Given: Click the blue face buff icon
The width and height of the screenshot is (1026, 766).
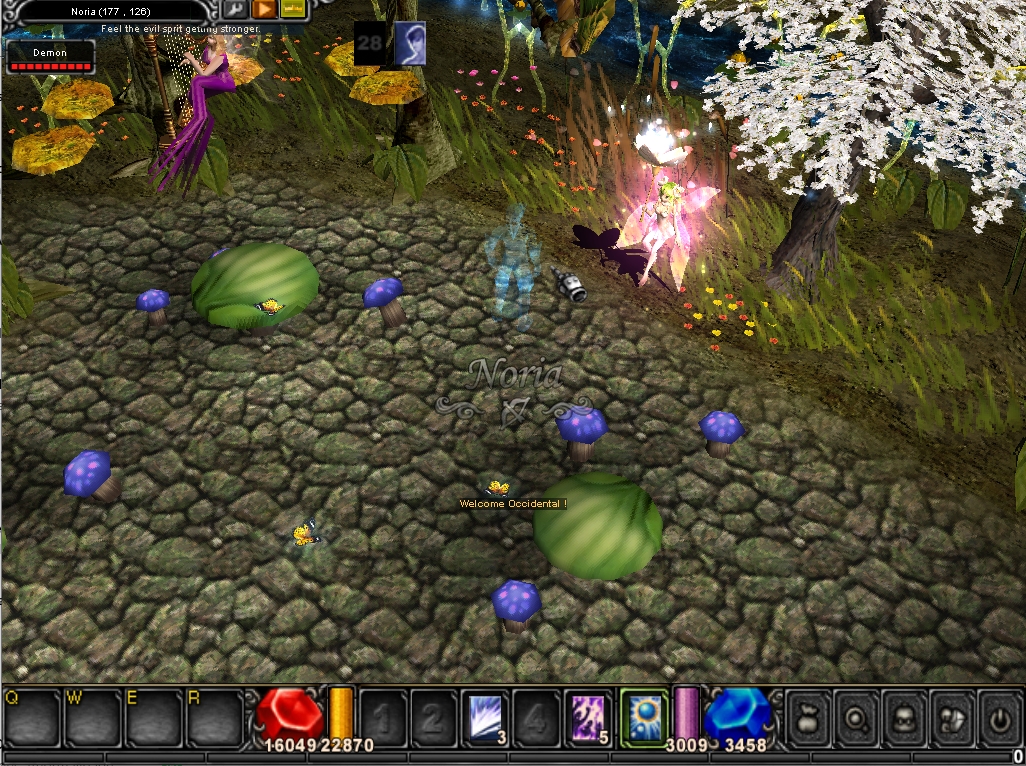Looking at the screenshot, I should coord(410,43).
